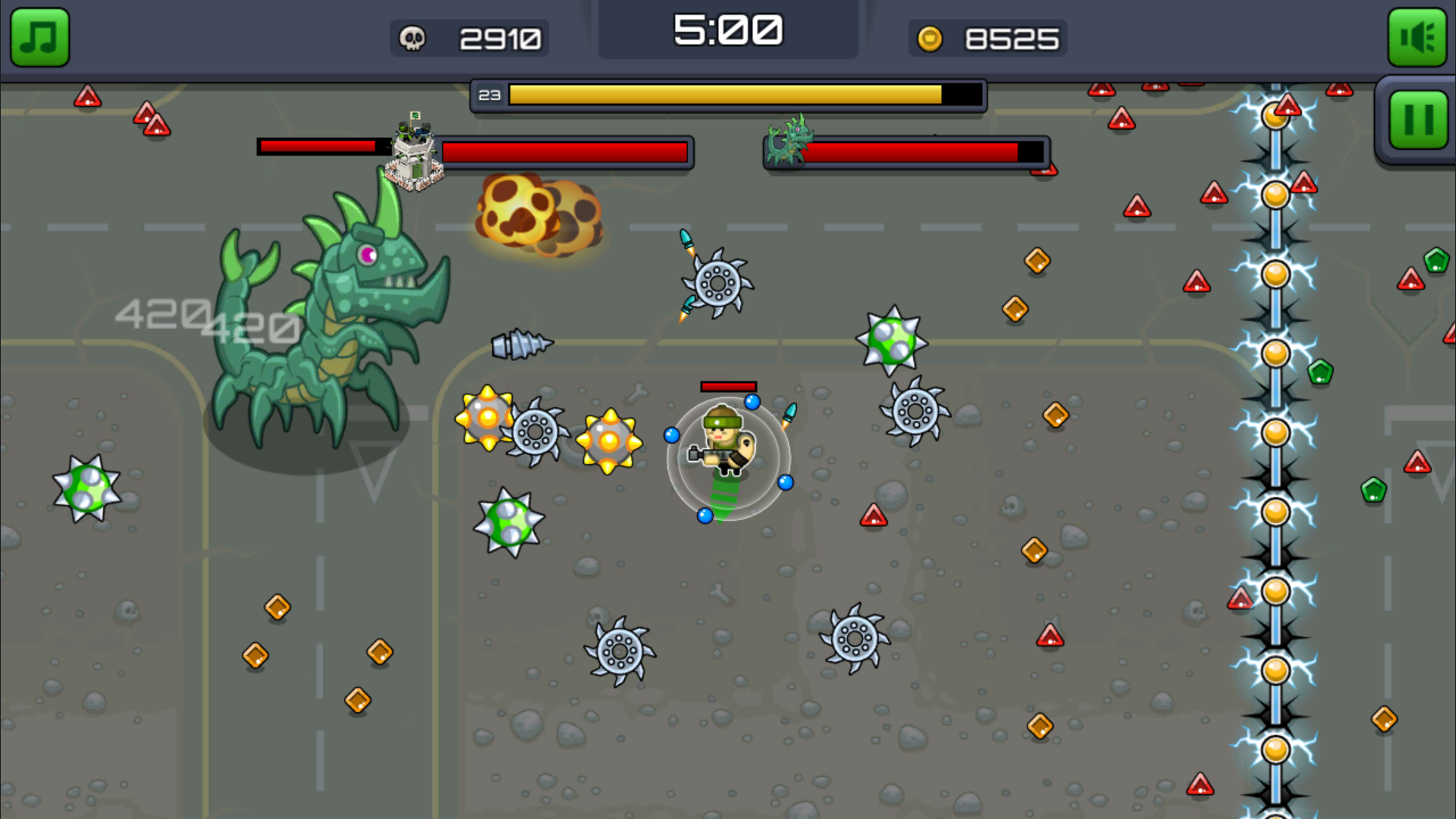
Task: Mute sound with the speaker button
Action: point(1417,38)
